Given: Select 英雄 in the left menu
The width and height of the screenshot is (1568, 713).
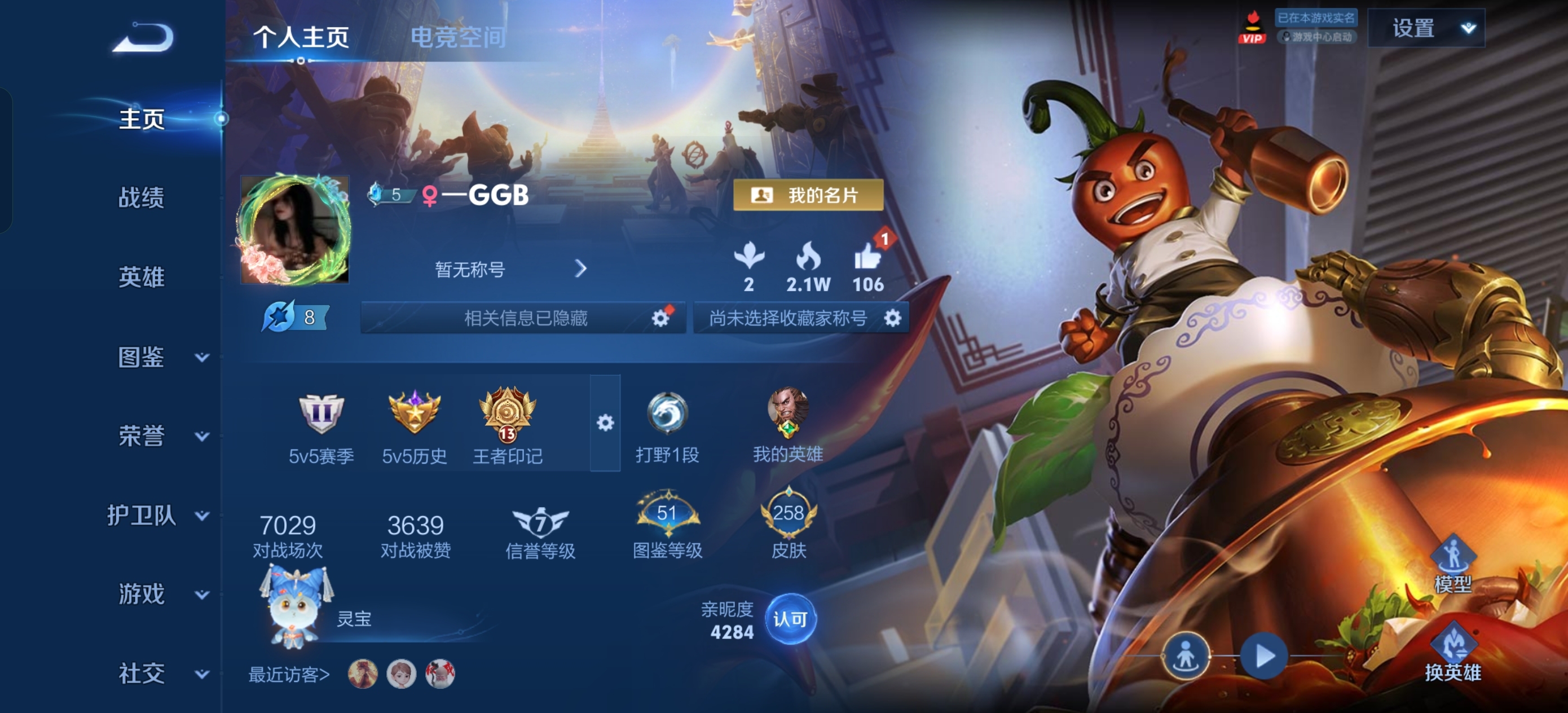Looking at the screenshot, I should (141, 277).
